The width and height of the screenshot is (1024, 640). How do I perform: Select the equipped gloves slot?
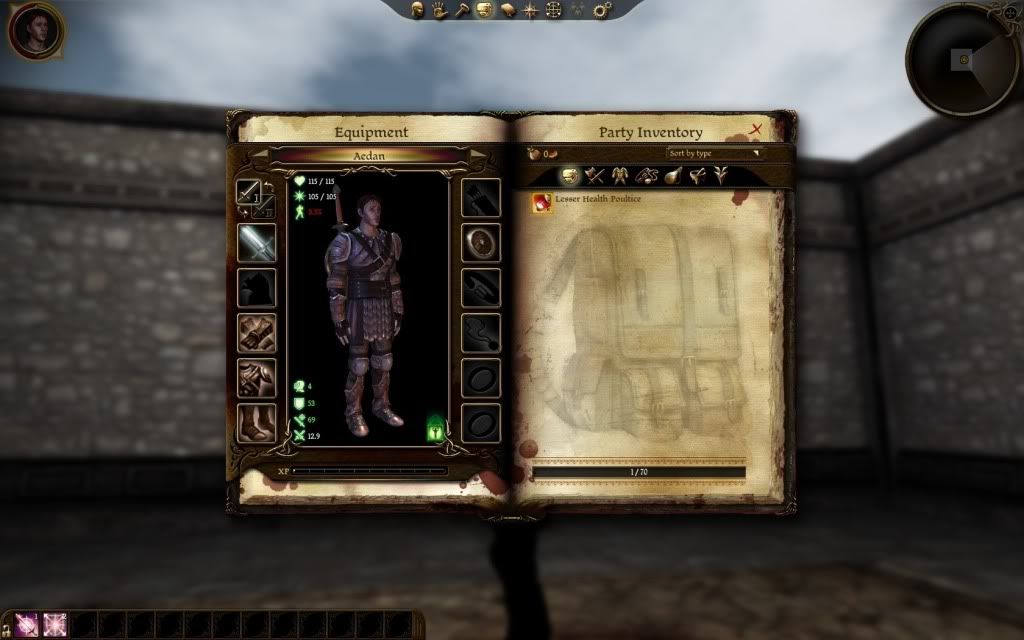pos(256,333)
